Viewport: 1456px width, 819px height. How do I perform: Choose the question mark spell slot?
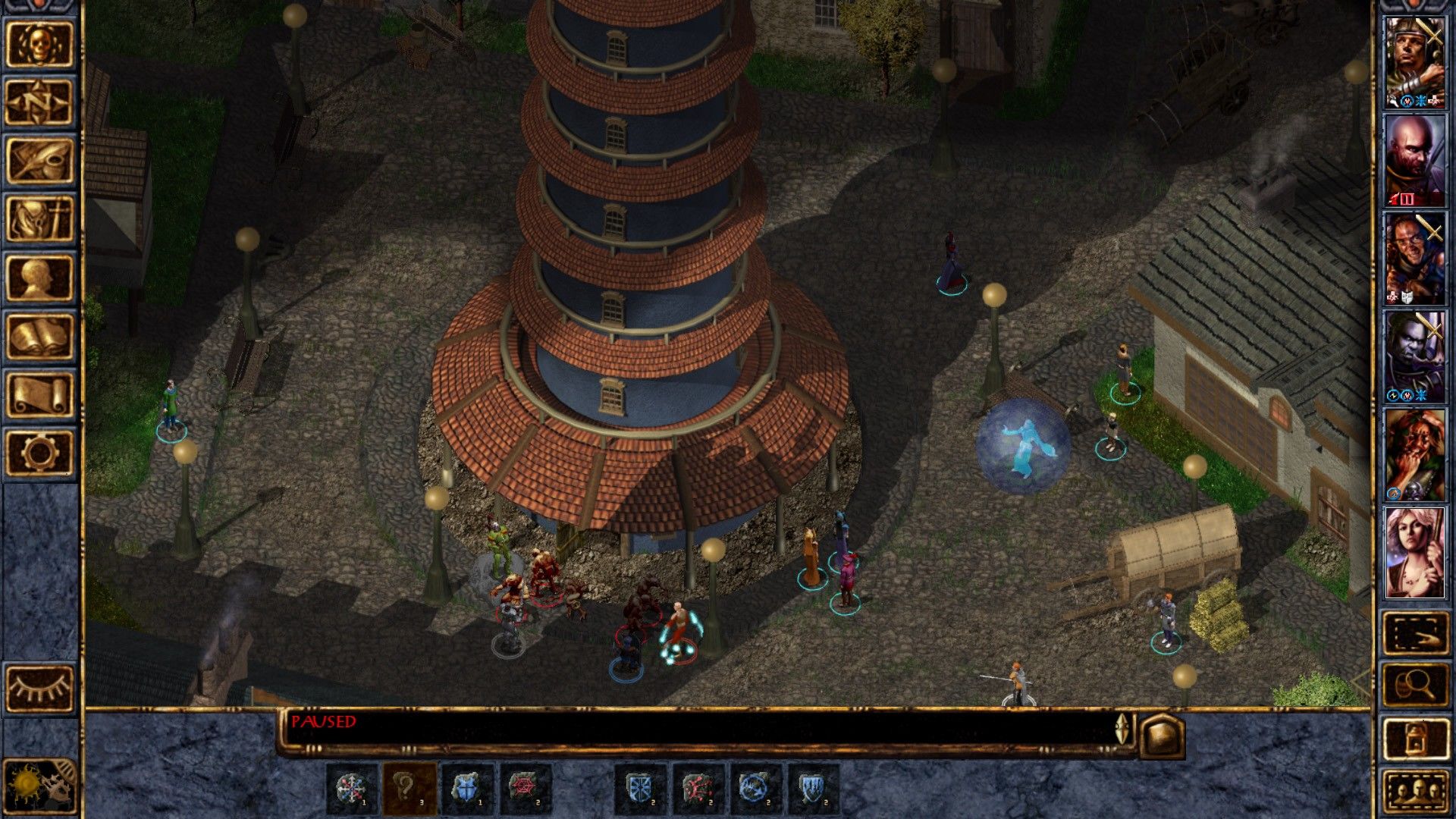coord(409,788)
